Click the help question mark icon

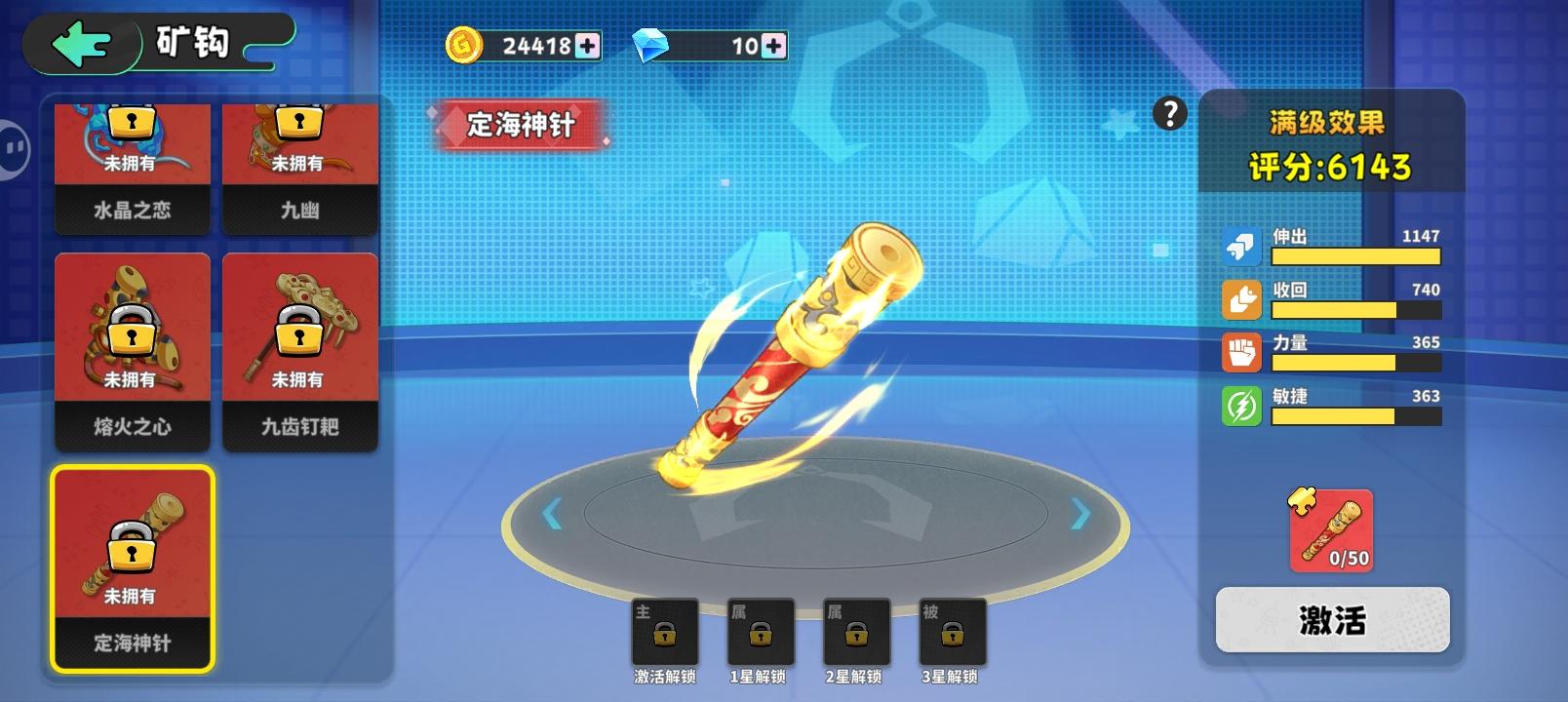coord(1170,115)
